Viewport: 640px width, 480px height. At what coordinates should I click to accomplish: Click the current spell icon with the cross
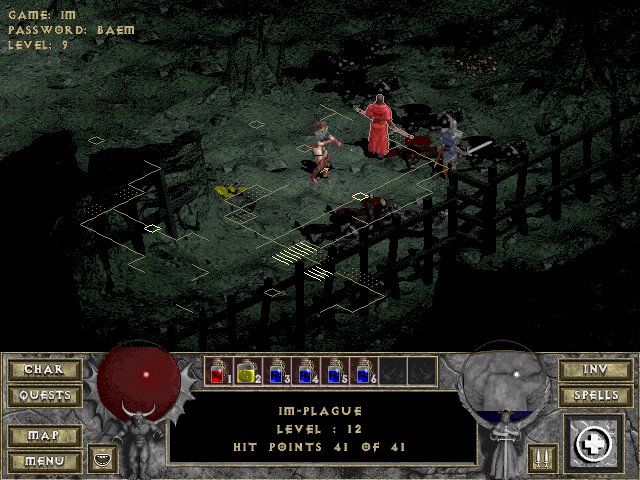(x=596, y=443)
